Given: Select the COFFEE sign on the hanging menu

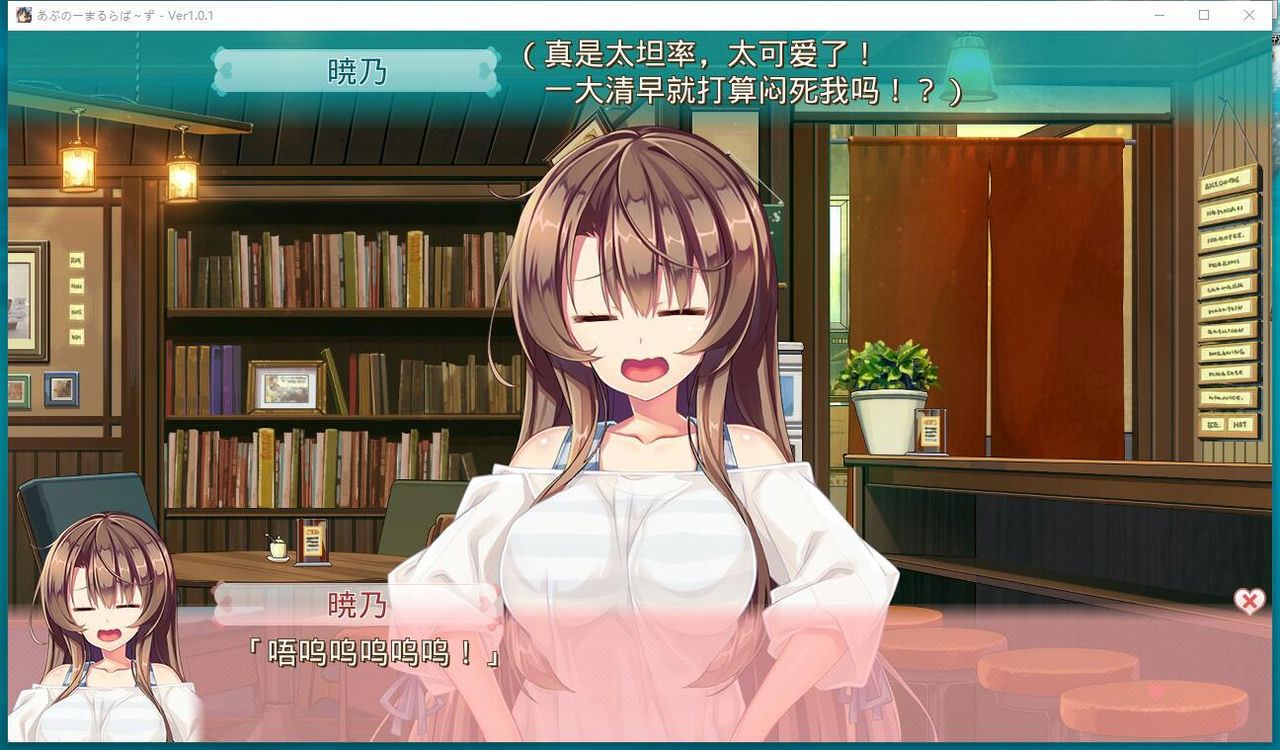Looking at the screenshot, I should point(1225,237).
